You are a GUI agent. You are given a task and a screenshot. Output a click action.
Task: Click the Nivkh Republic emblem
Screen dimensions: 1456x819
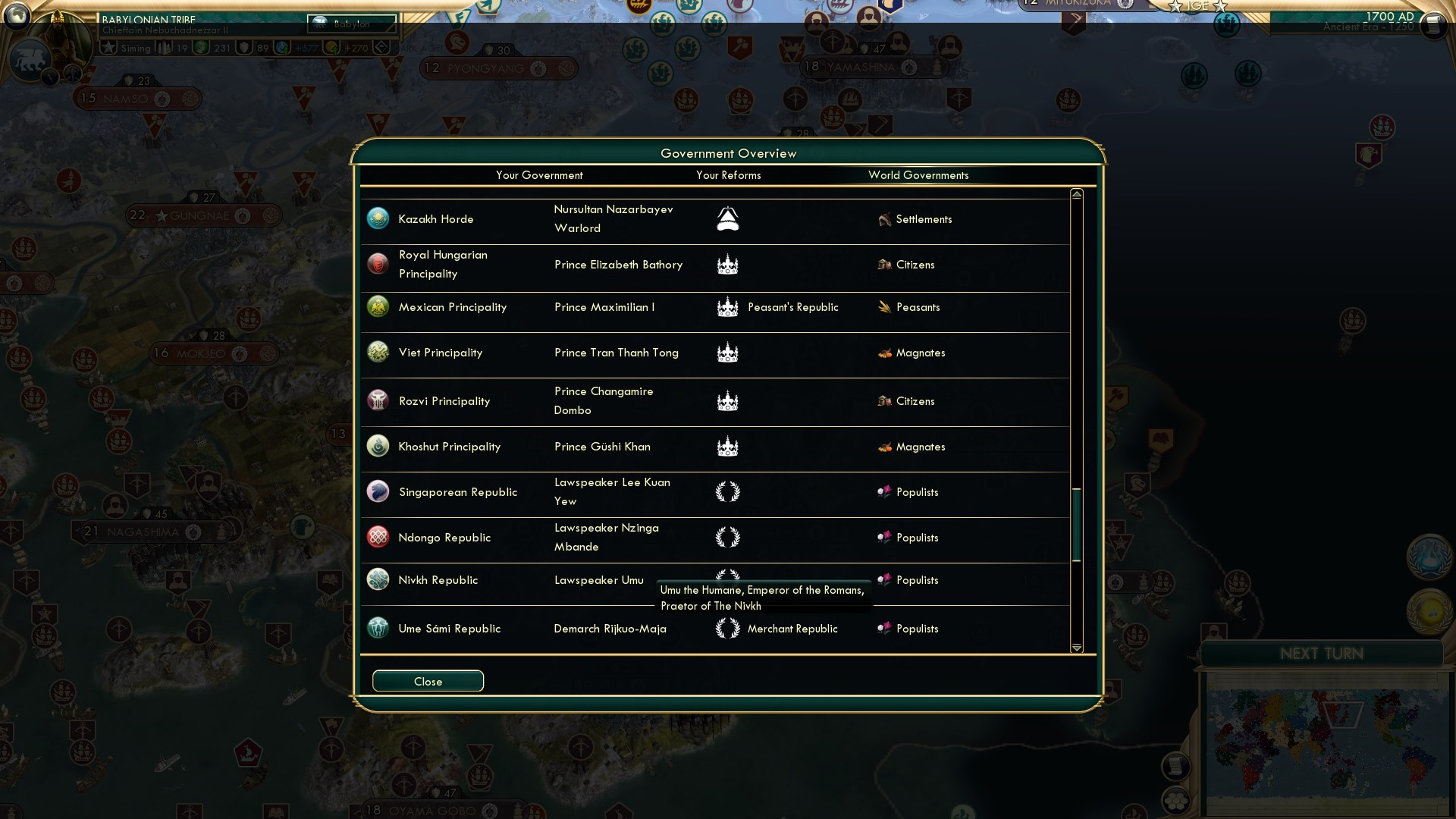pyautogui.click(x=378, y=579)
